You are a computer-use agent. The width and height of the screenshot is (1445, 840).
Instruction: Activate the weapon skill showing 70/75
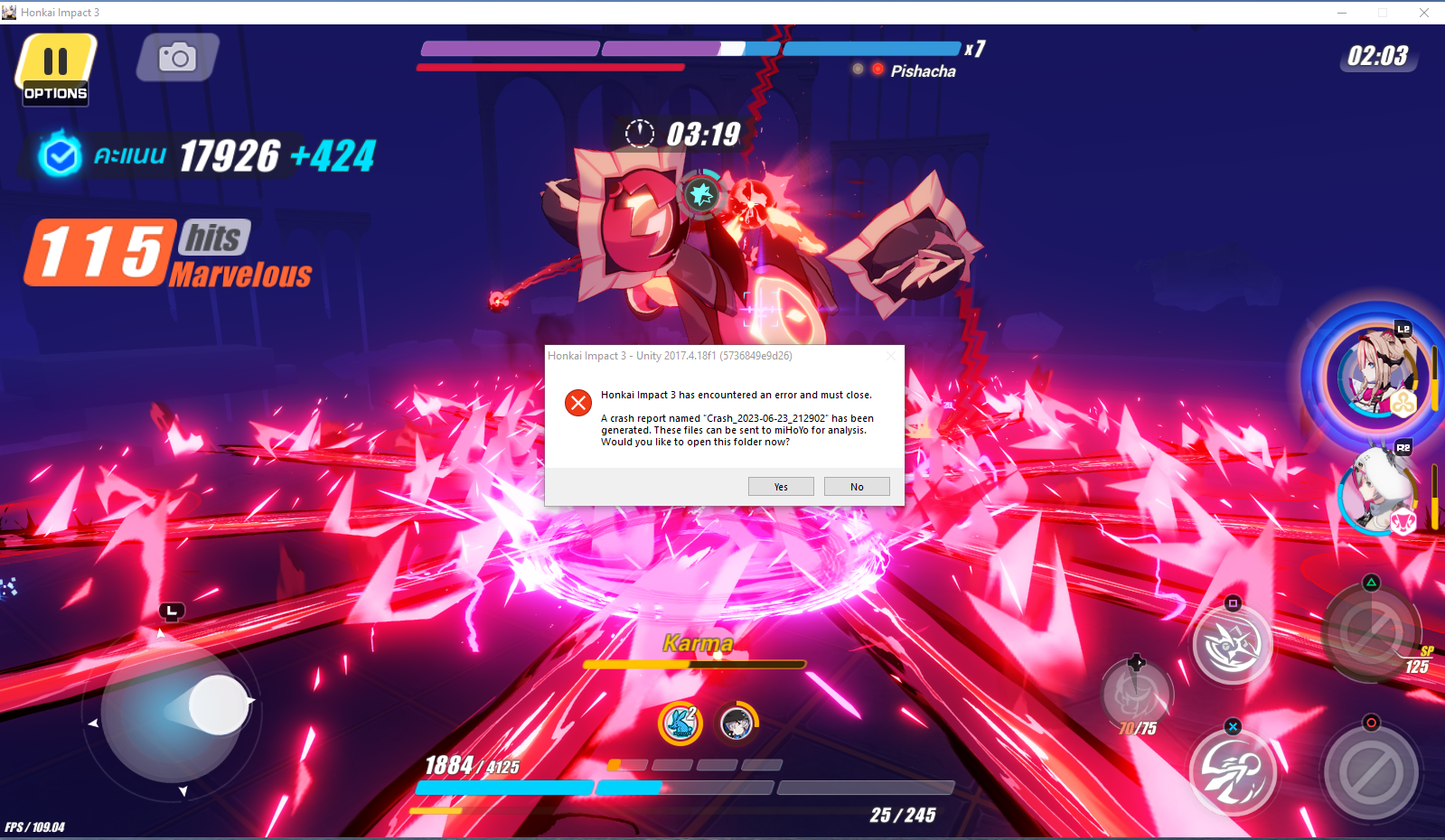[x=1137, y=695]
